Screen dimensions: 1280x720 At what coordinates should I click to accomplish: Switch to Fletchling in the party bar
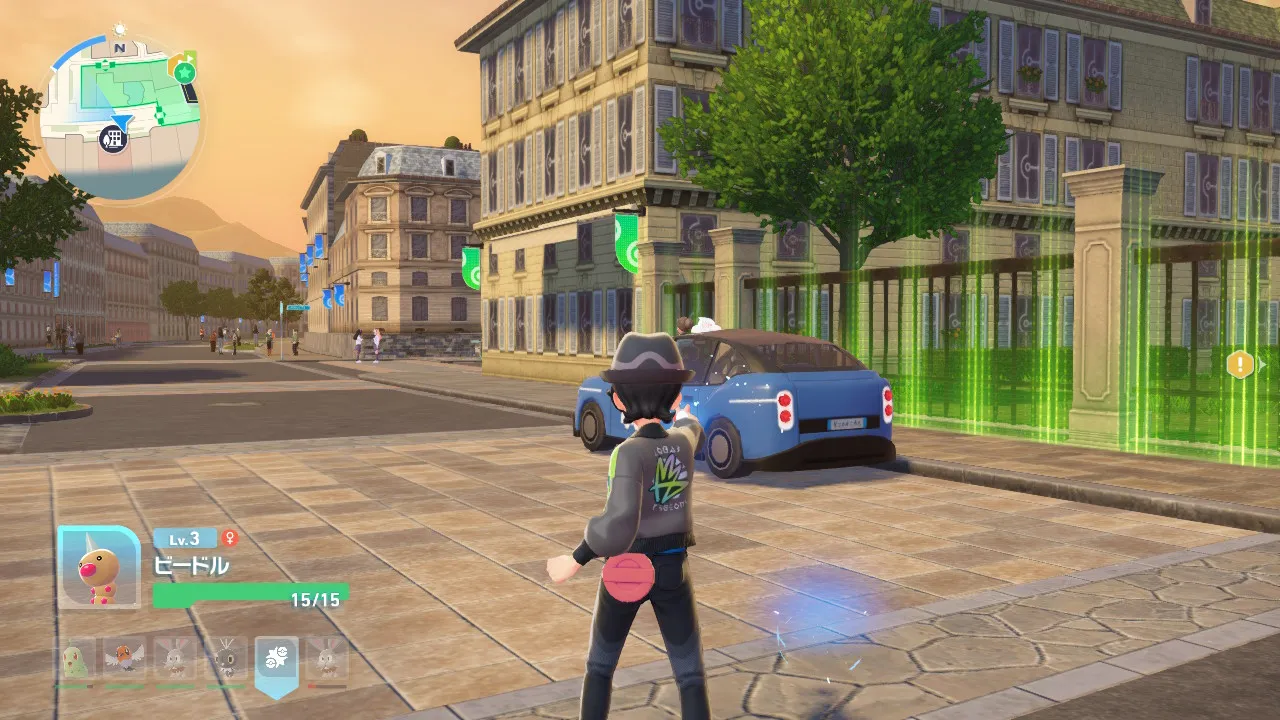click(x=125, y=660)
